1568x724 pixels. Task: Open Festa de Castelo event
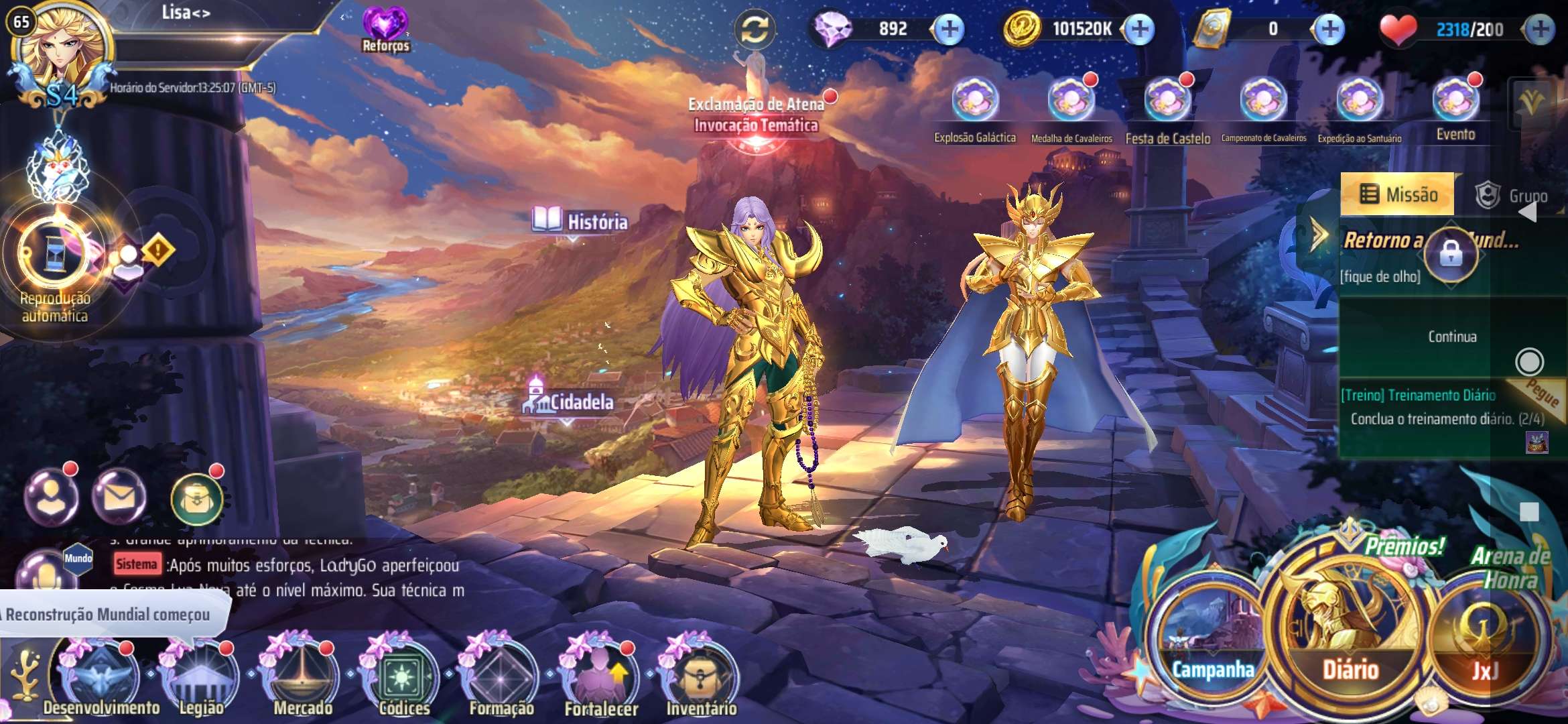1167,102
